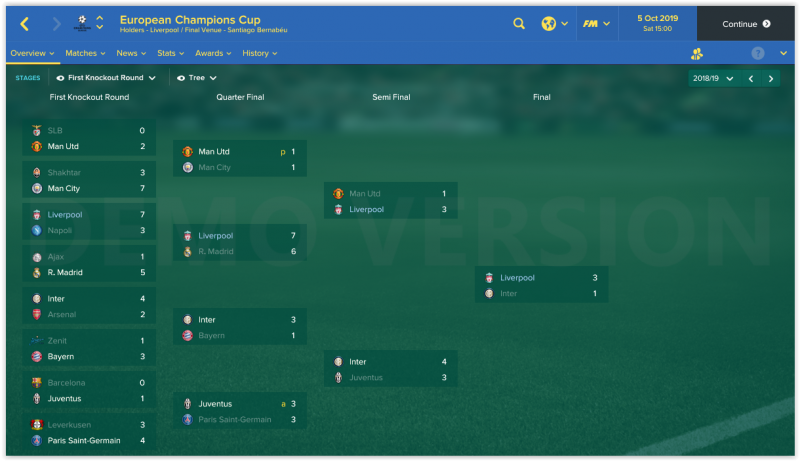
Task: Open the History tab
Action: tap(260, 53)
